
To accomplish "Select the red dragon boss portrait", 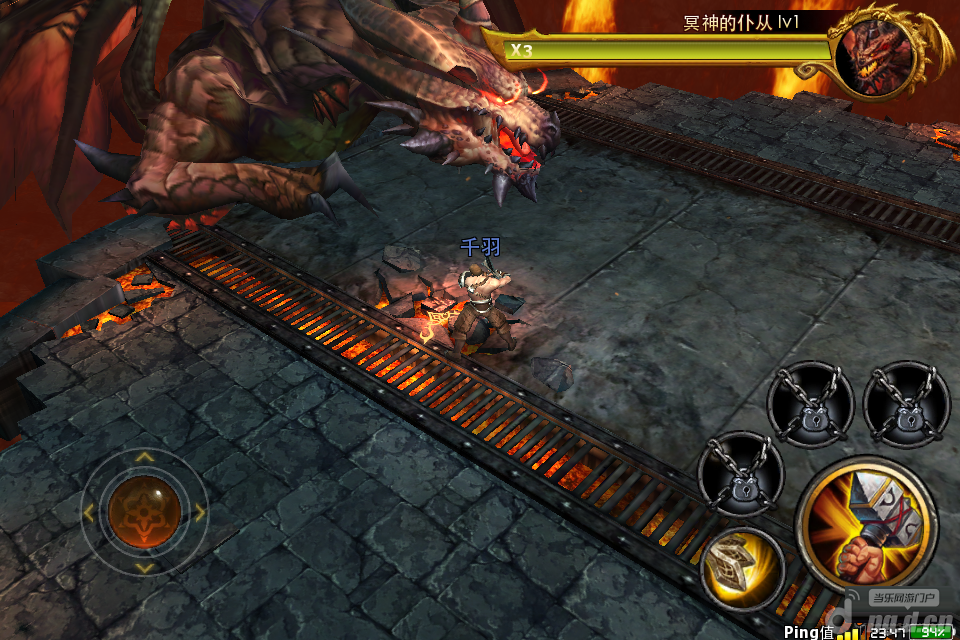I will point(878,55).
